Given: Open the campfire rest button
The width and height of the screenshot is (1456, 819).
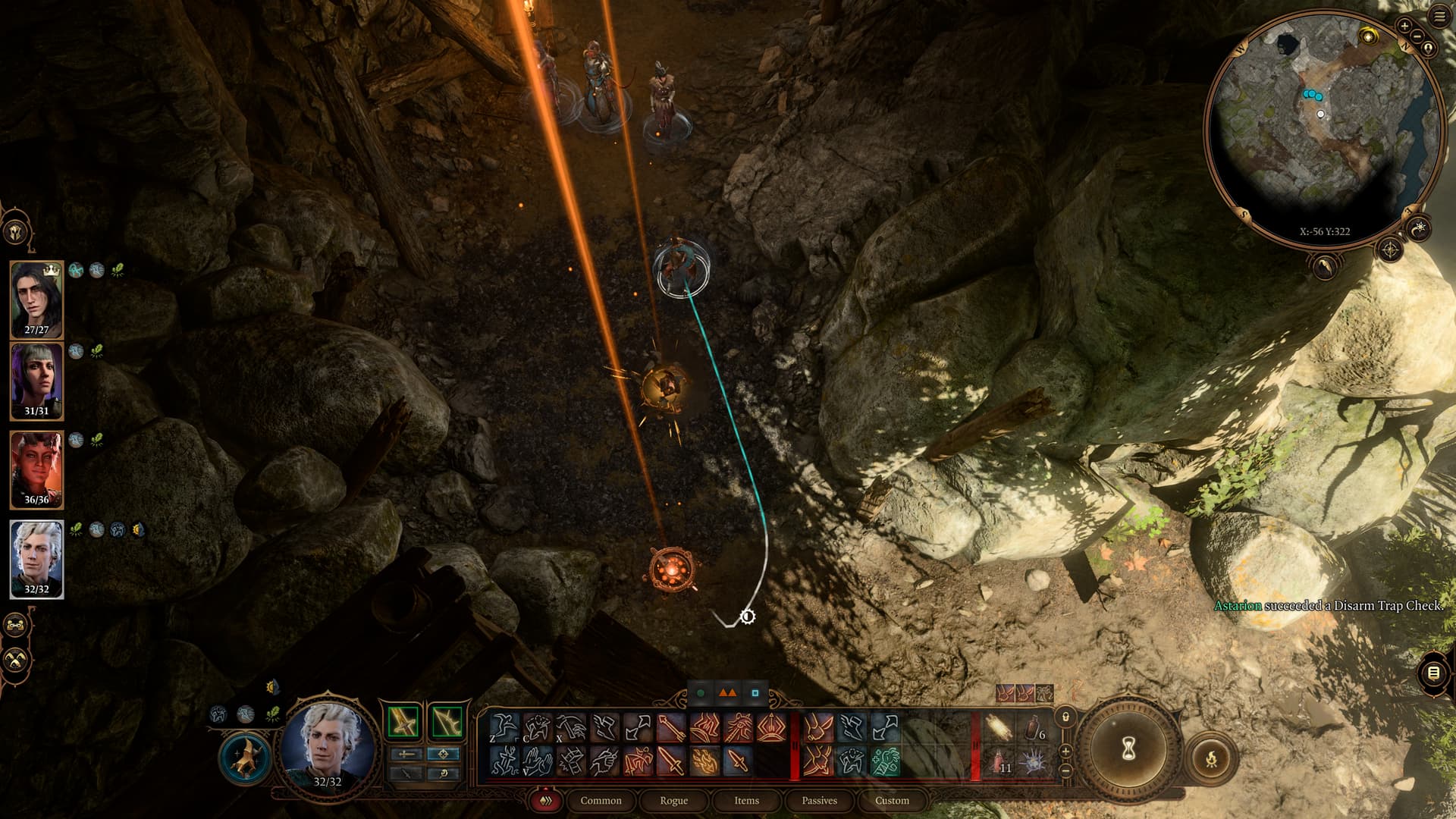Looking at the screenshot, I should click(x=1211, y=758).
